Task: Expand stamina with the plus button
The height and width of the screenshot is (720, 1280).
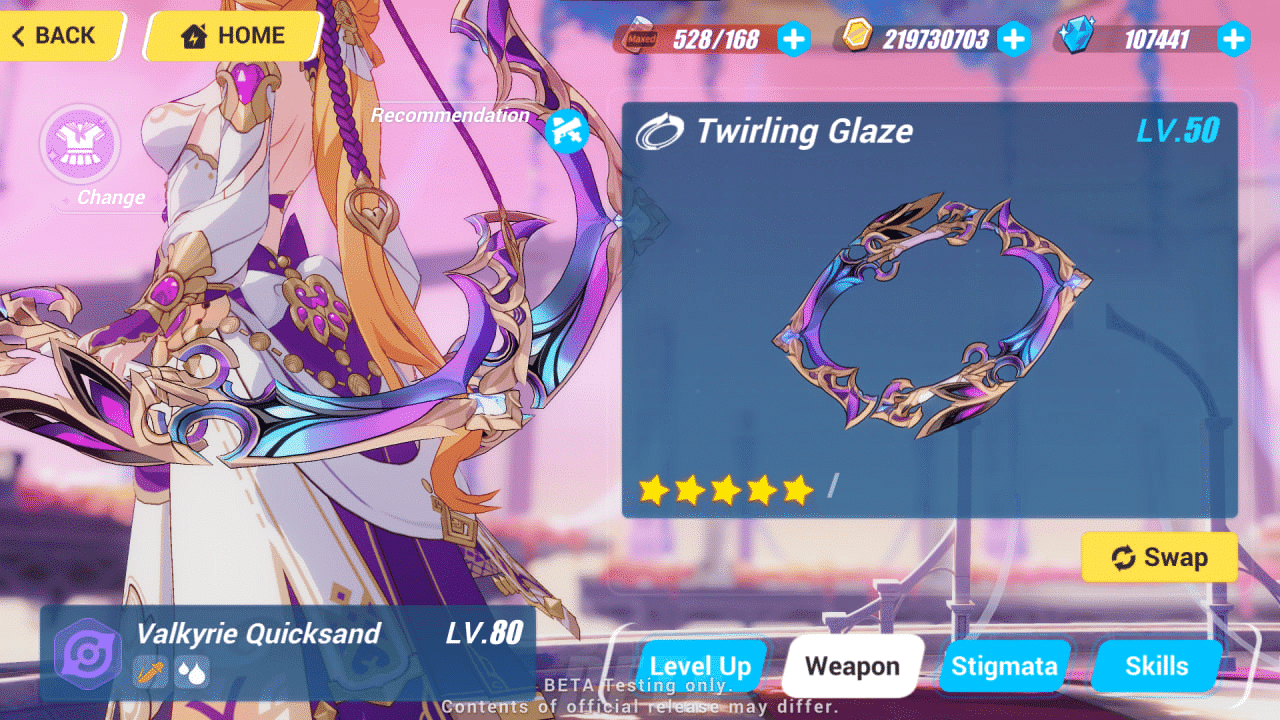Action: pyautogui.click(x=793, y=40)
